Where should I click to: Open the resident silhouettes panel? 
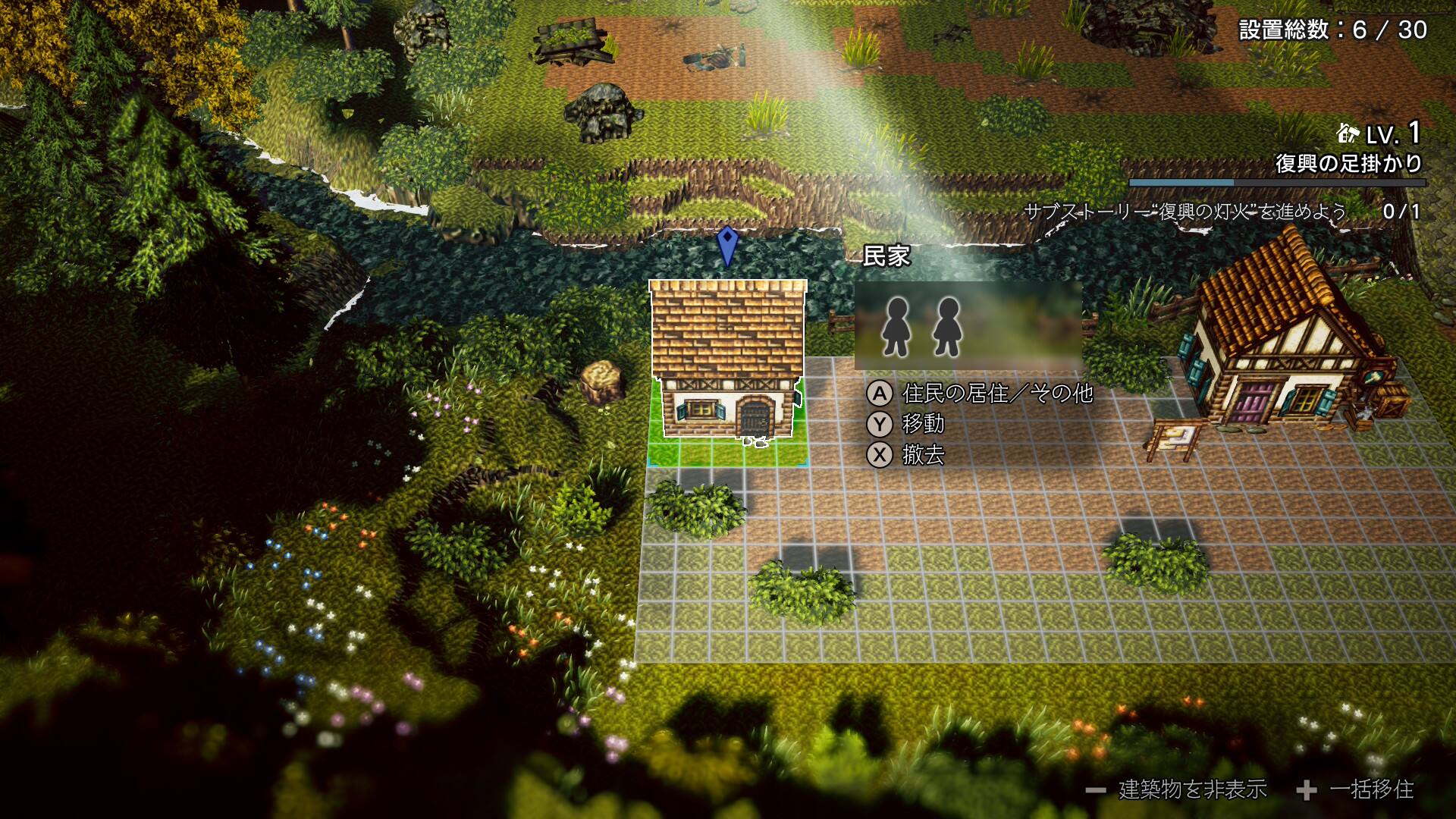tap(968, 326)
